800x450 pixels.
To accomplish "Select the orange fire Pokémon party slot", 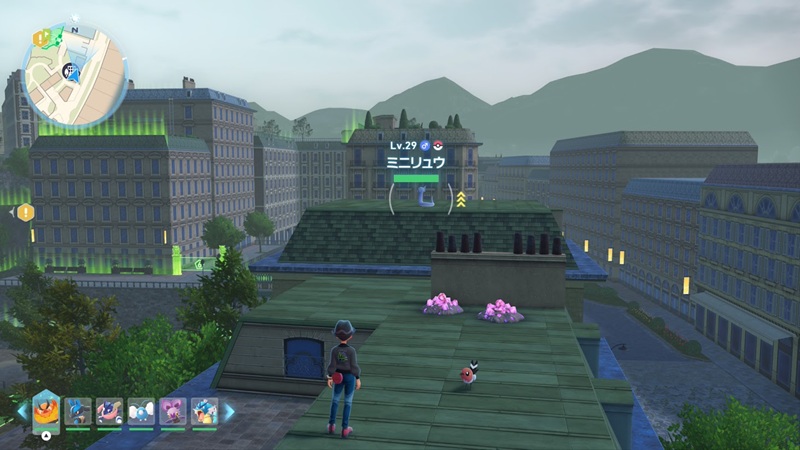I will [x=46, y=410].
